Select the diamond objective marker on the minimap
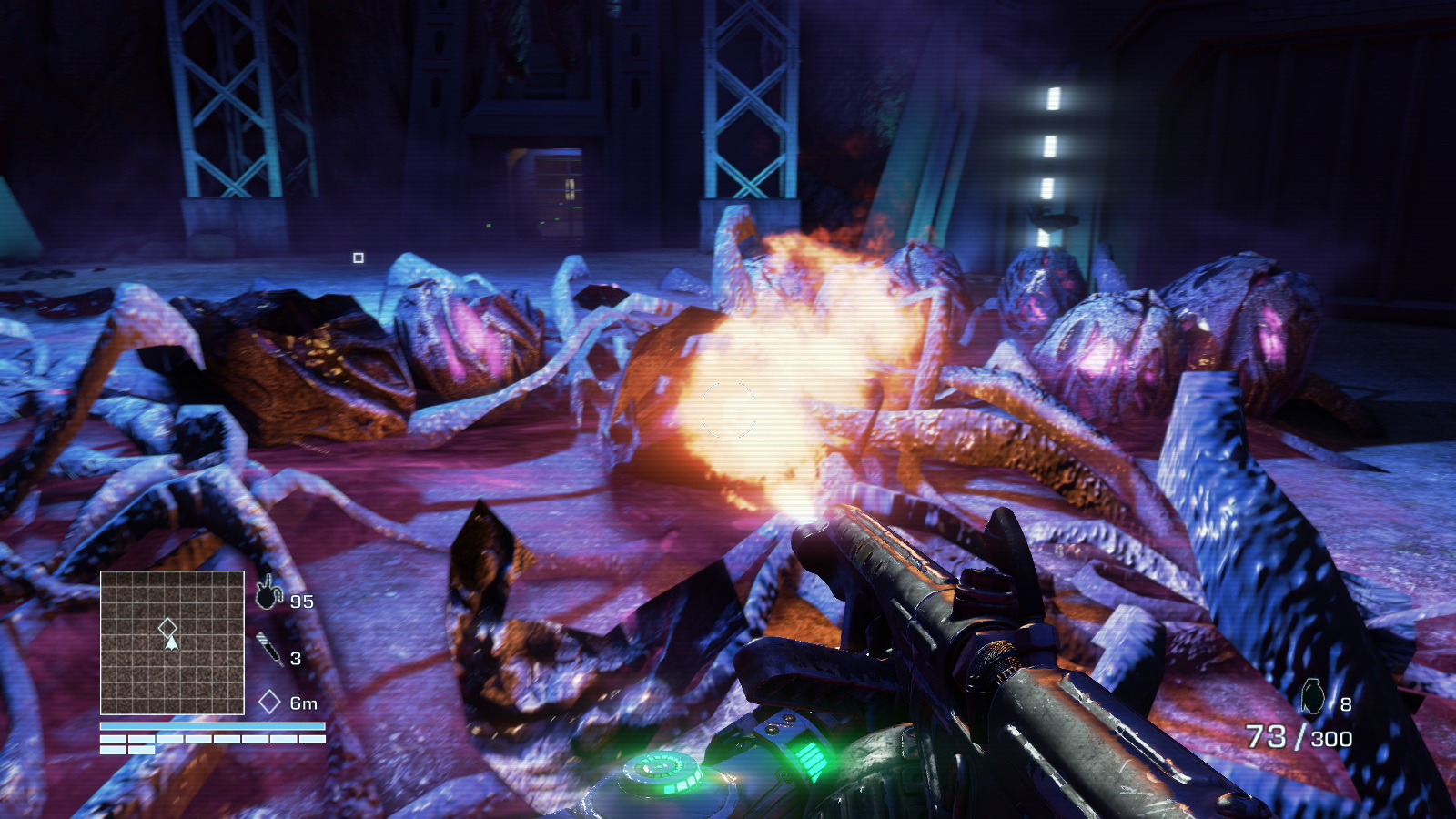1456x819 pixels. [167, 627]
